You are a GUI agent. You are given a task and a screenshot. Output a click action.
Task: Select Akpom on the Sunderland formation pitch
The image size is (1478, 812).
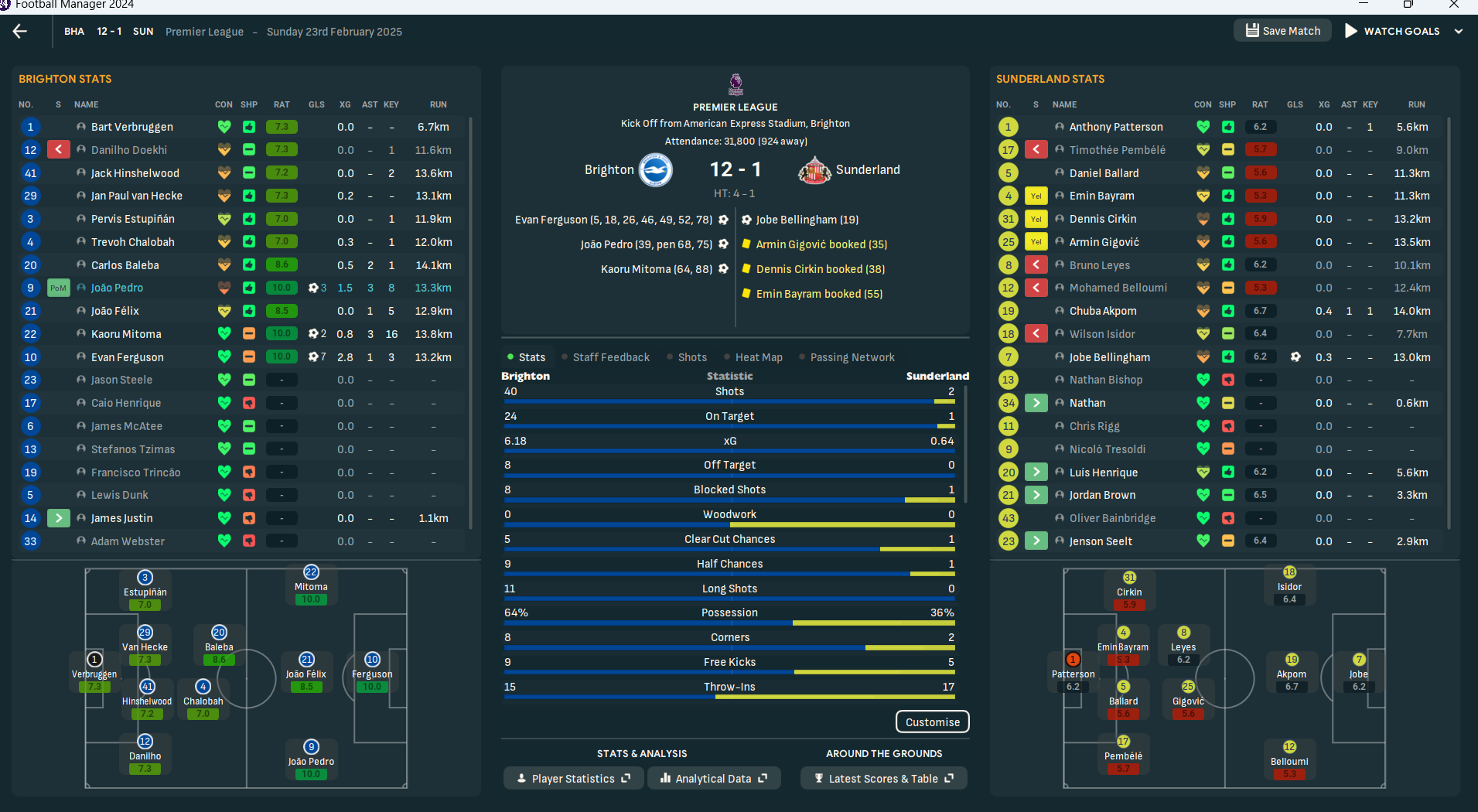coord(1292,673)
